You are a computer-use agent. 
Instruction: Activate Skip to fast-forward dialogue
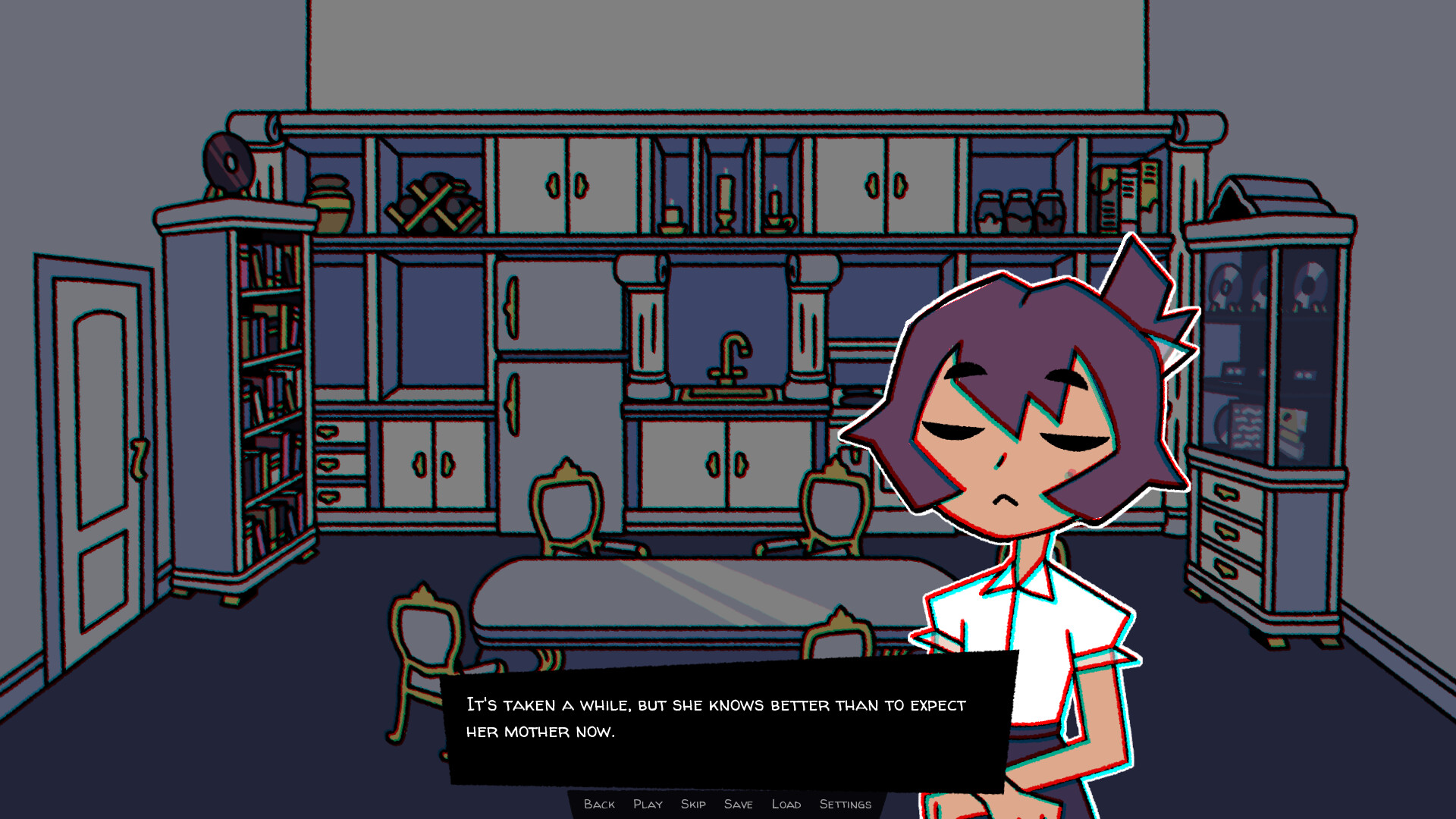click(x=694, y=804)
